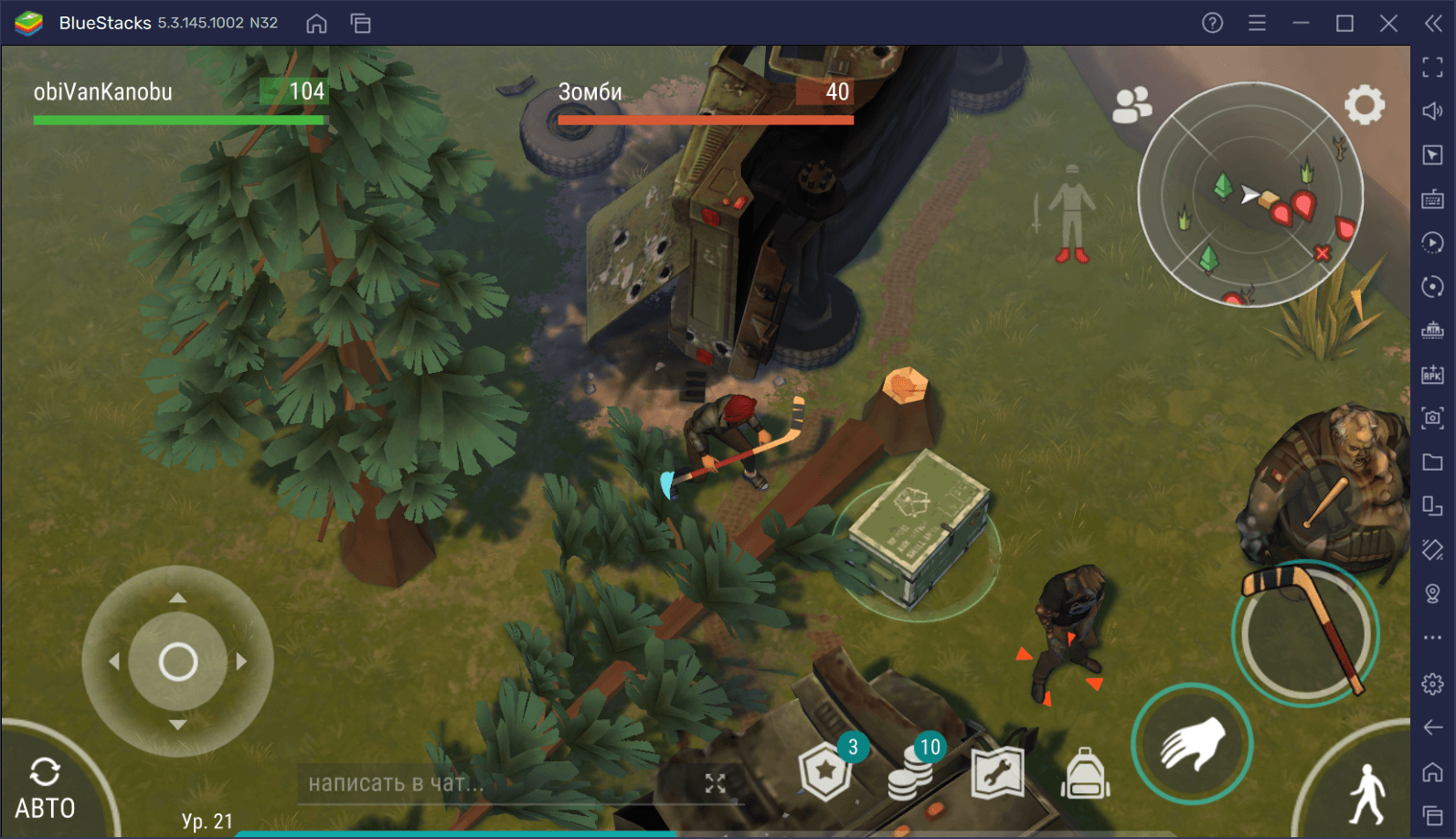Open the circular minimap
This screenshot has width=1456, height=839.
point(1249,195)
